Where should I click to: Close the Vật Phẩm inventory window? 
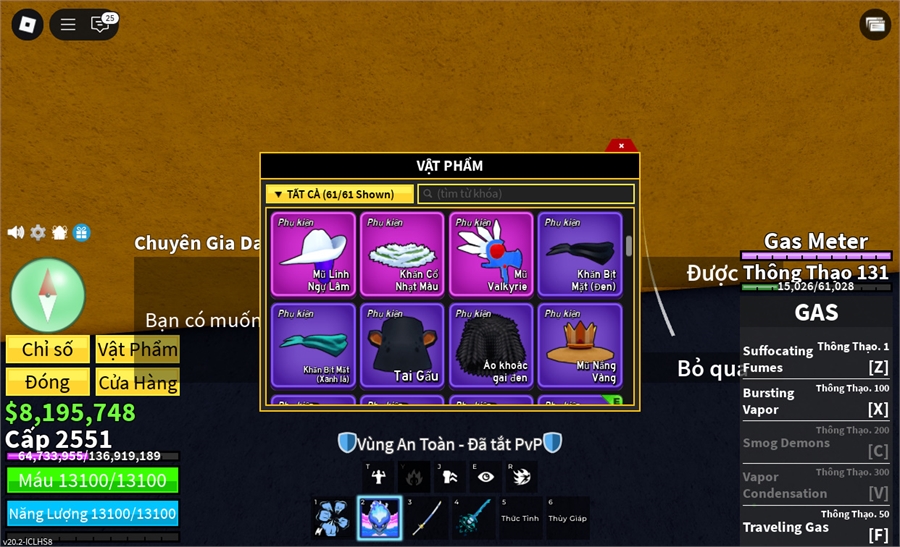click(x=621, y=146)
